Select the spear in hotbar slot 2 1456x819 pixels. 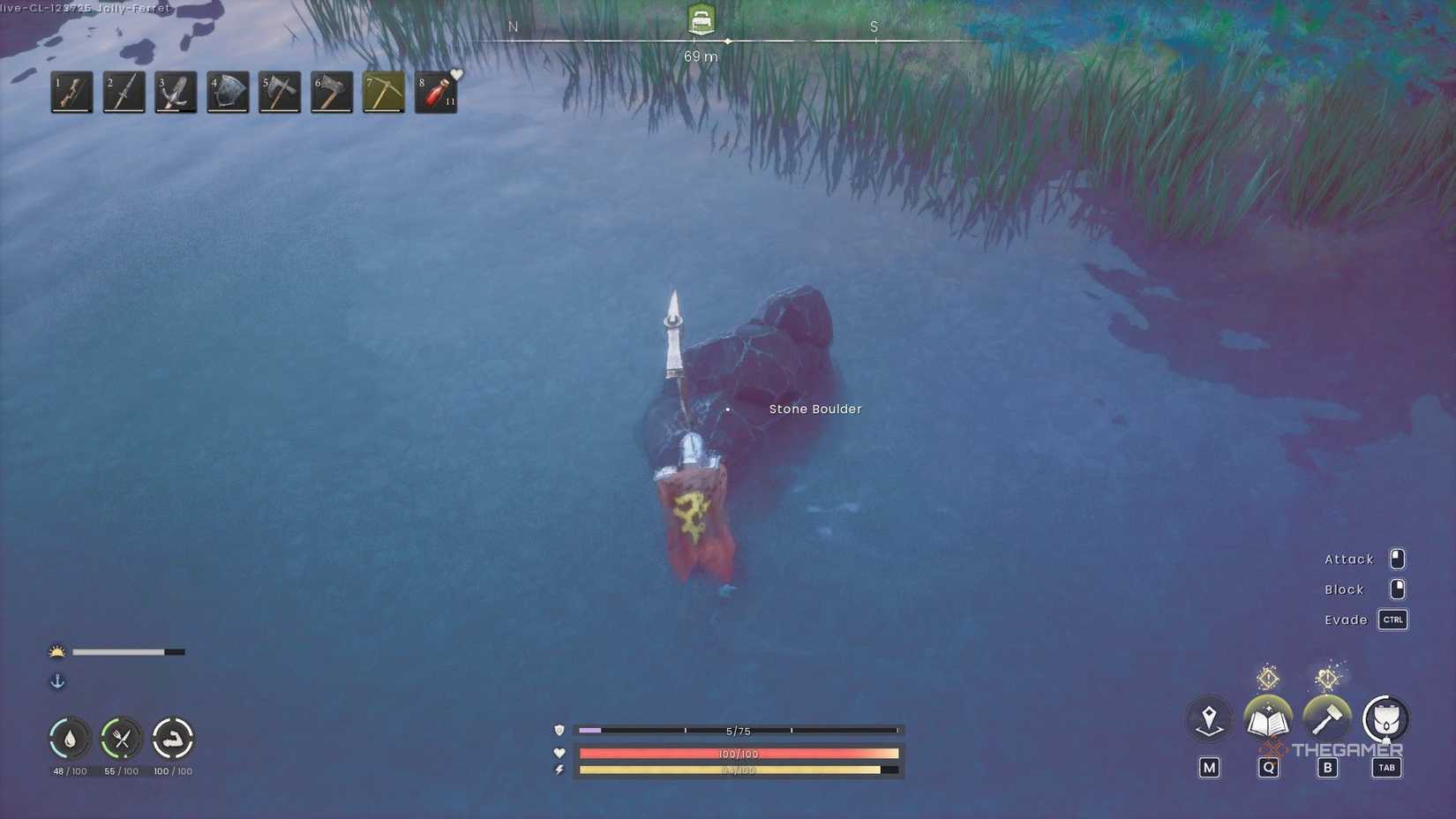(x=124, y=92)
